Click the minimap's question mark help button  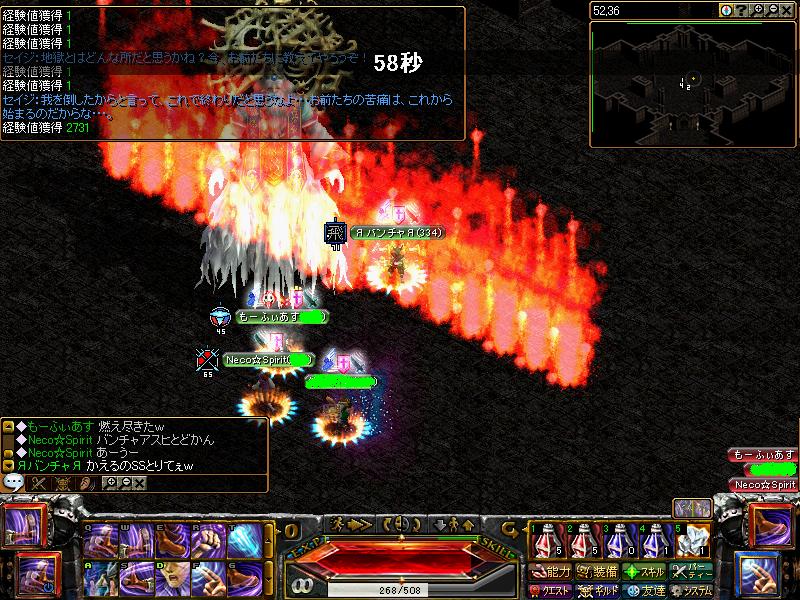pyautogui.click(x=743, y=10)
